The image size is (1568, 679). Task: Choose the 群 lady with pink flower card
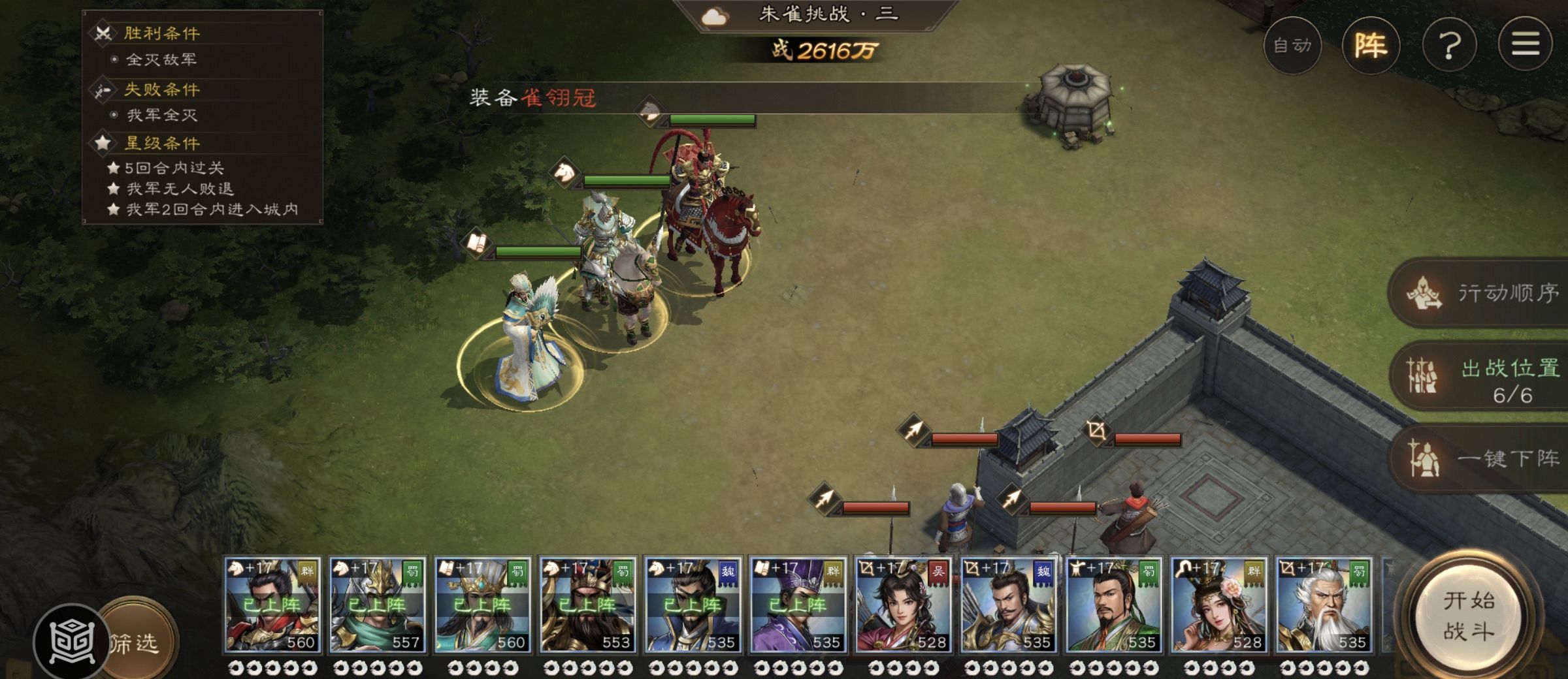point(1219,605)
